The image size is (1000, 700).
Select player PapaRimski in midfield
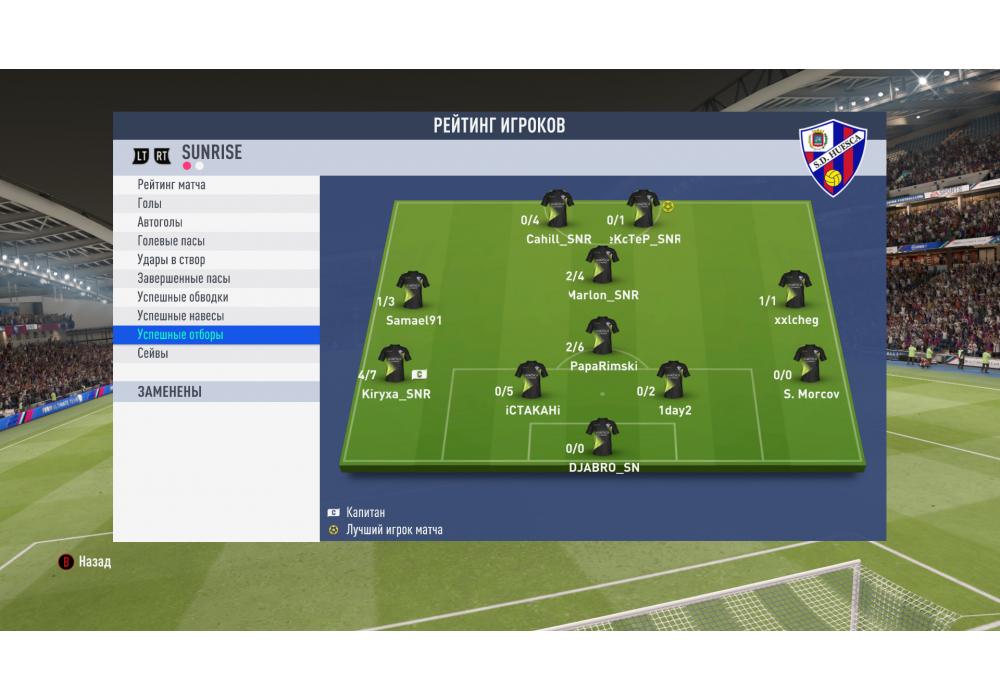tap(602, 337)
